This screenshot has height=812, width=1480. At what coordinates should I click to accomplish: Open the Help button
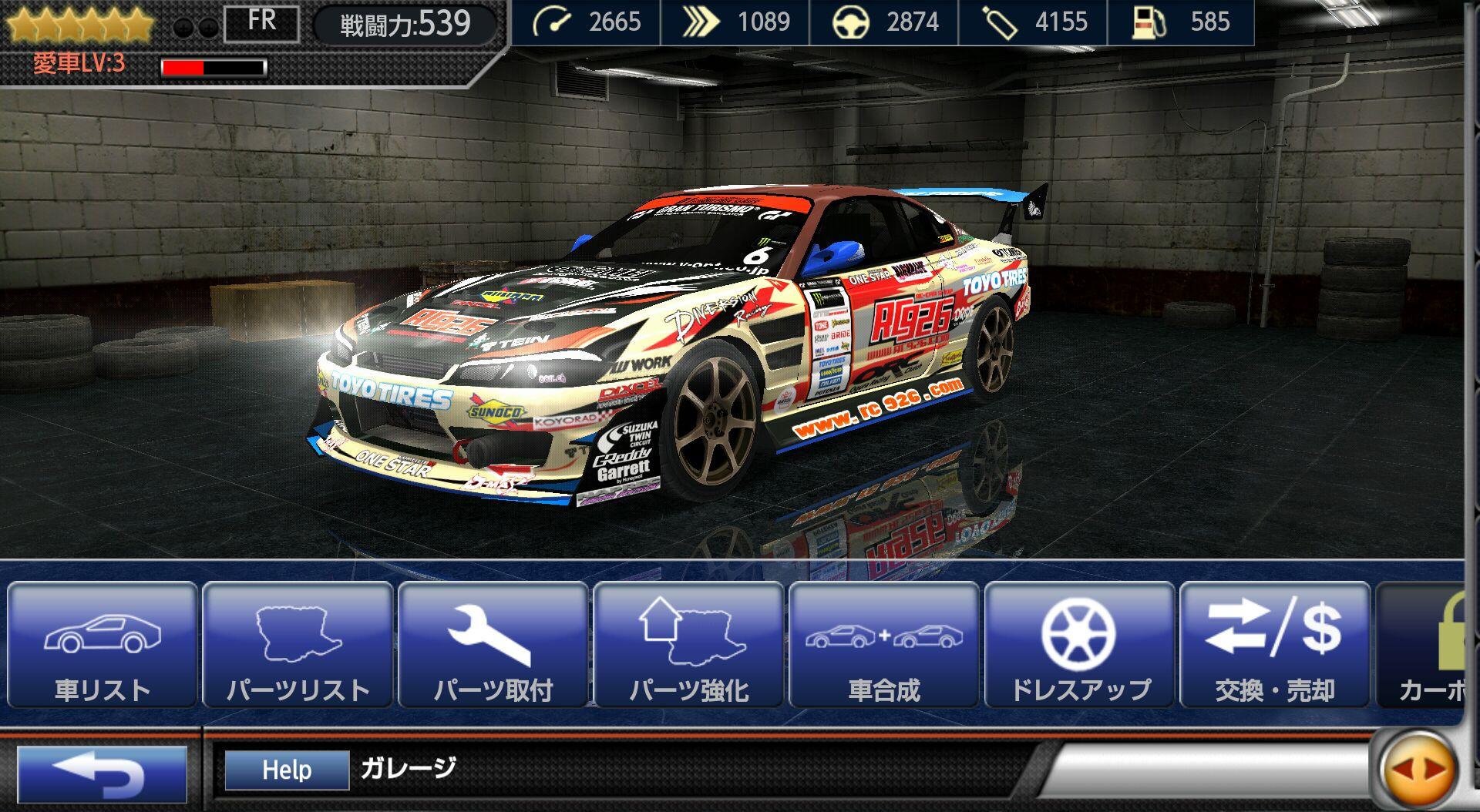287,770
